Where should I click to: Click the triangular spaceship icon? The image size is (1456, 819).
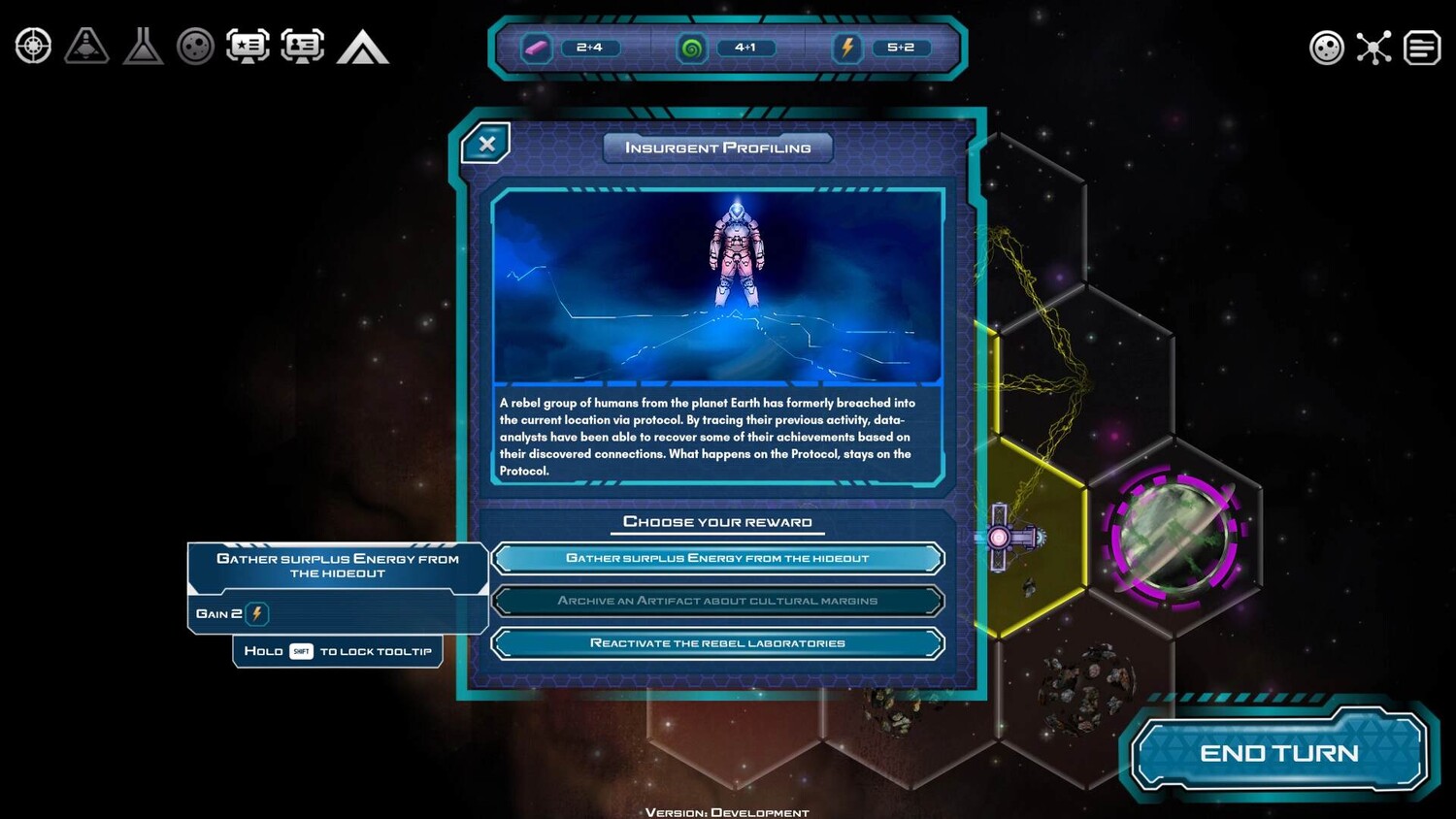pos(86,47)
